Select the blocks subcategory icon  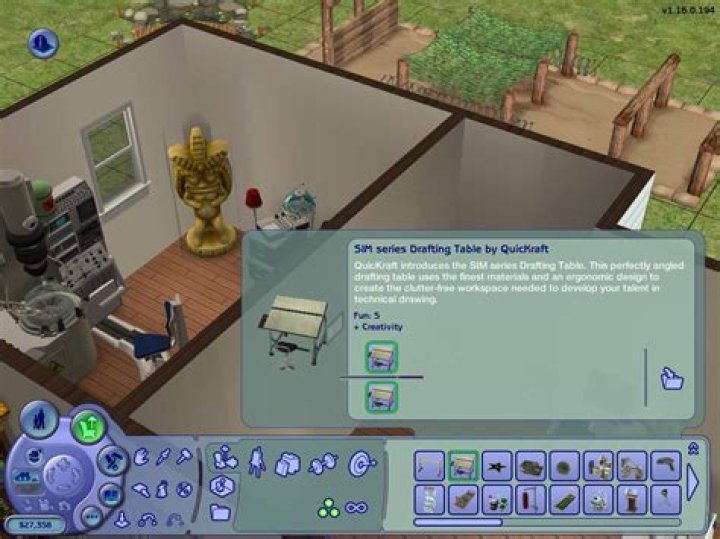click(x=288, y=463)
